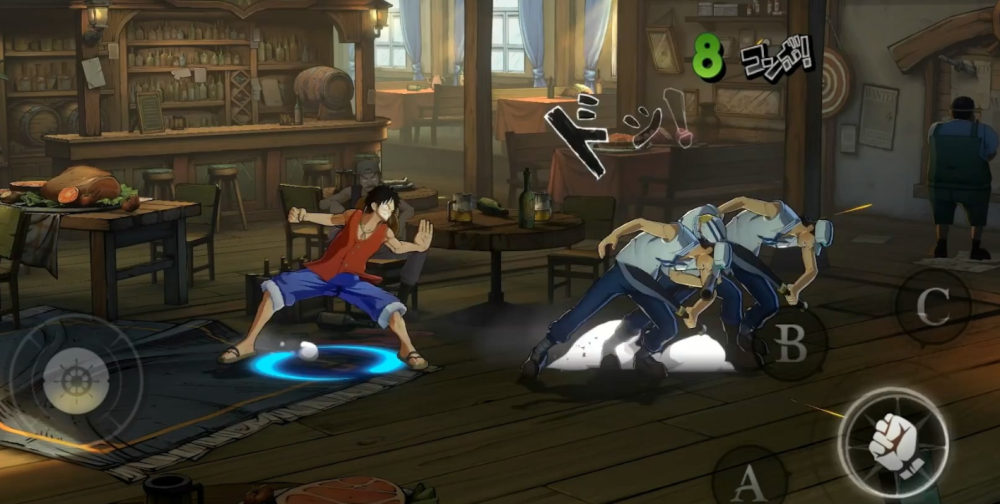This screenshot has width=1000, height=504.
Task: Trigger skill button C
Action: coord(933,307)
